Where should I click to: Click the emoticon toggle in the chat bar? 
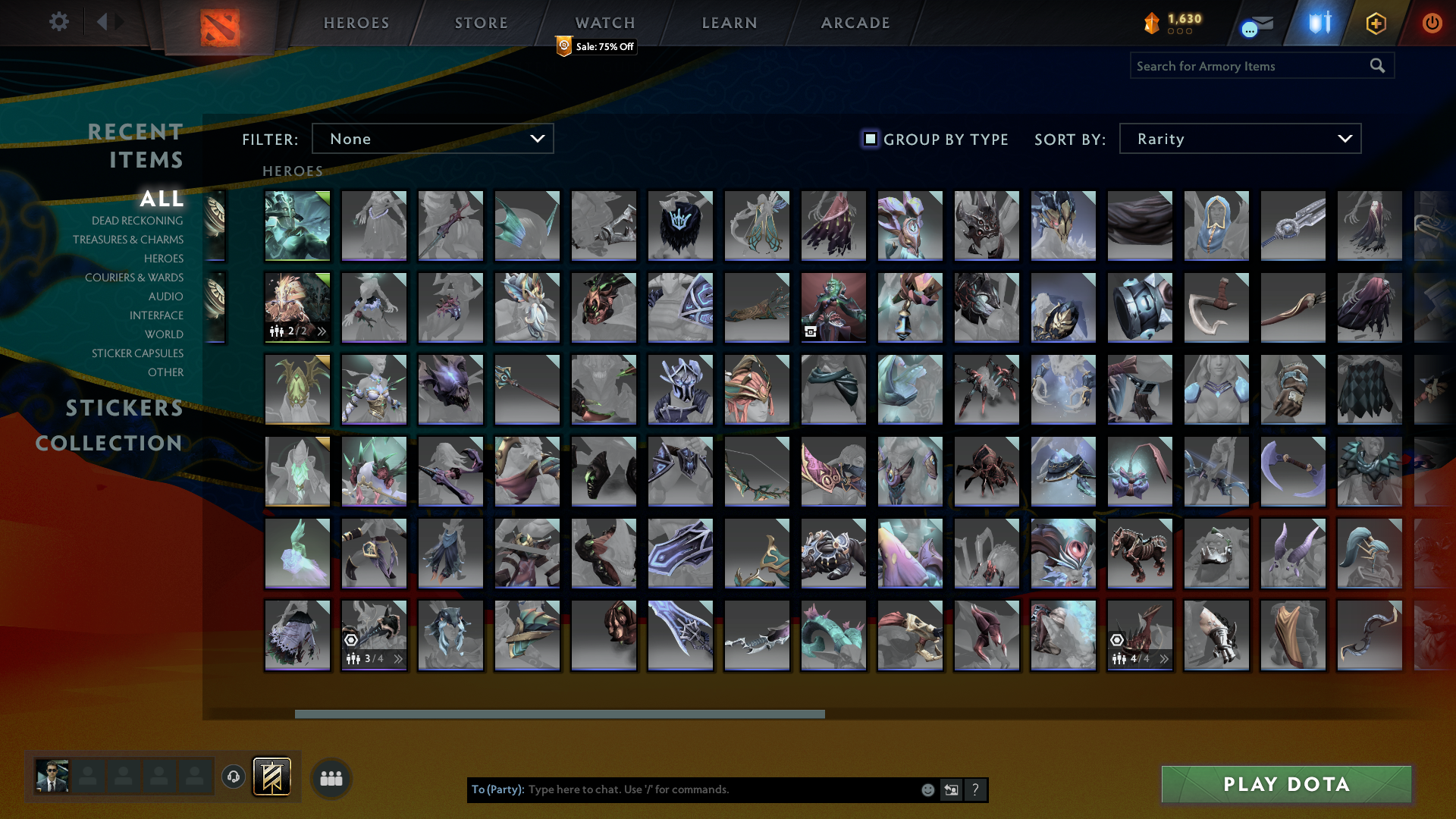927,789
